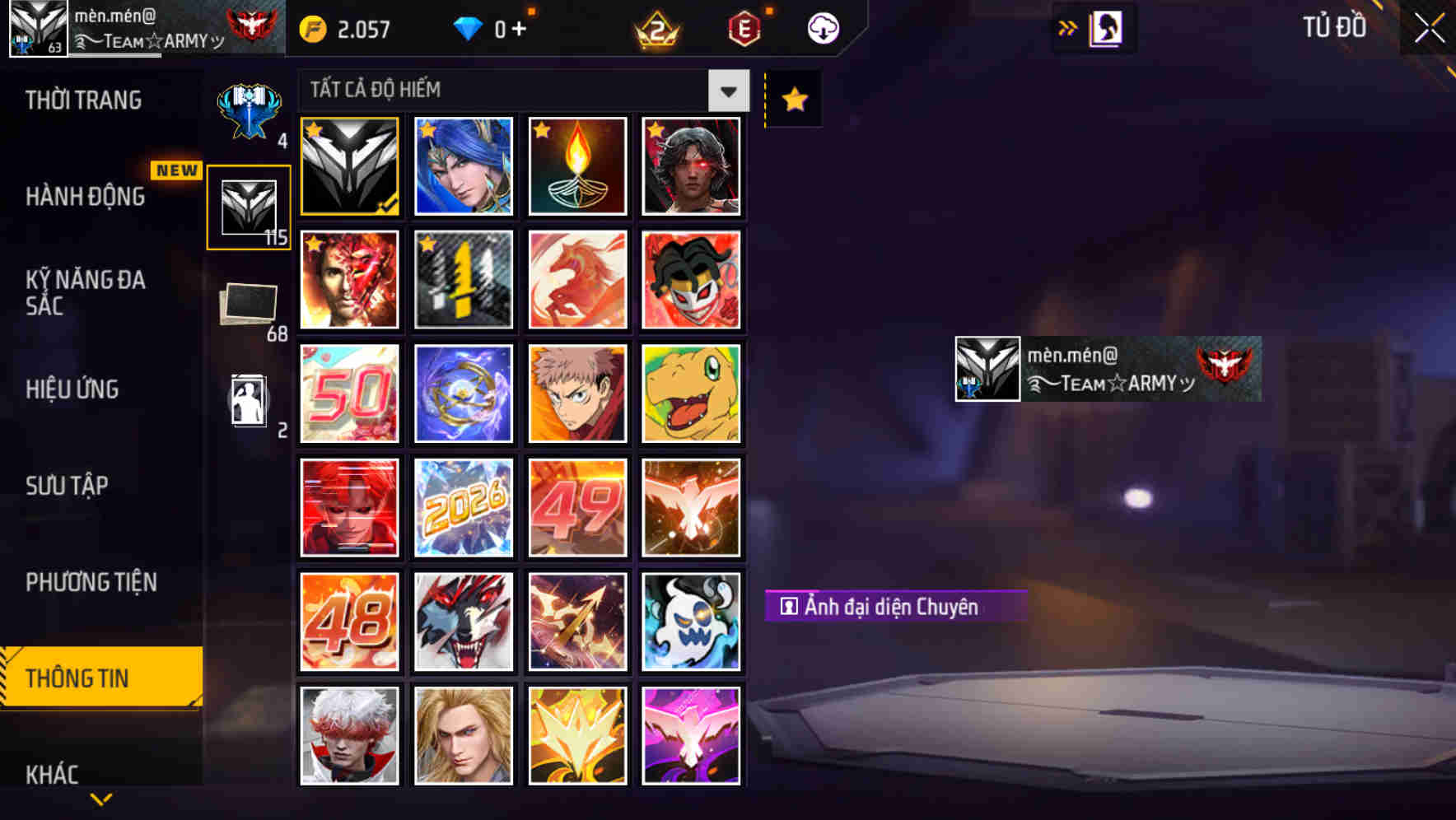Open the HÀNH ĐỘNG tab with NEW label
This screenshot has height=820, width=1456.
pyautogui.click(x=85, y=196)
